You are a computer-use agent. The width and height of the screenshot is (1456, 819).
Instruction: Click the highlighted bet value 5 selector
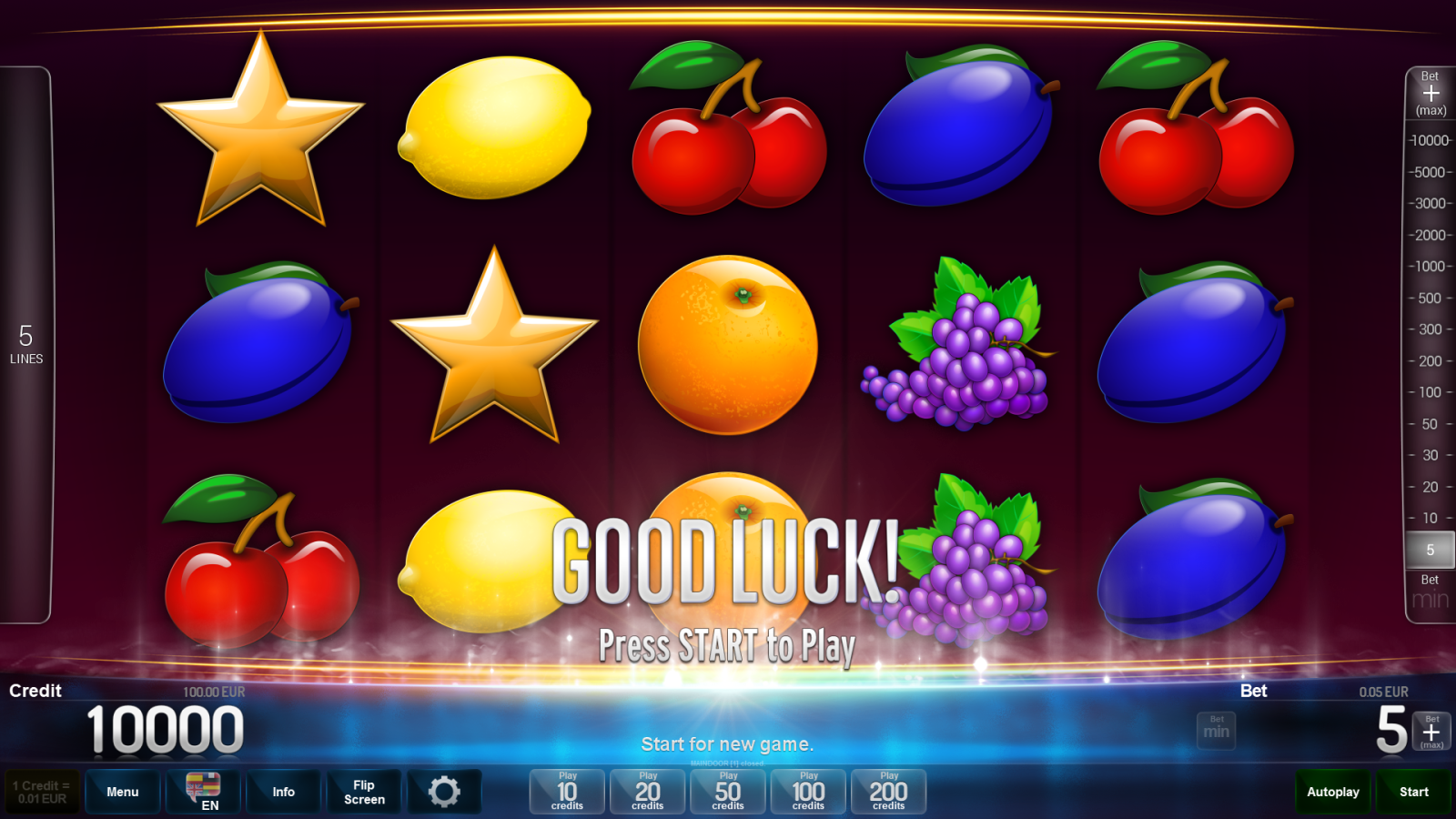tap(1429, 550)
